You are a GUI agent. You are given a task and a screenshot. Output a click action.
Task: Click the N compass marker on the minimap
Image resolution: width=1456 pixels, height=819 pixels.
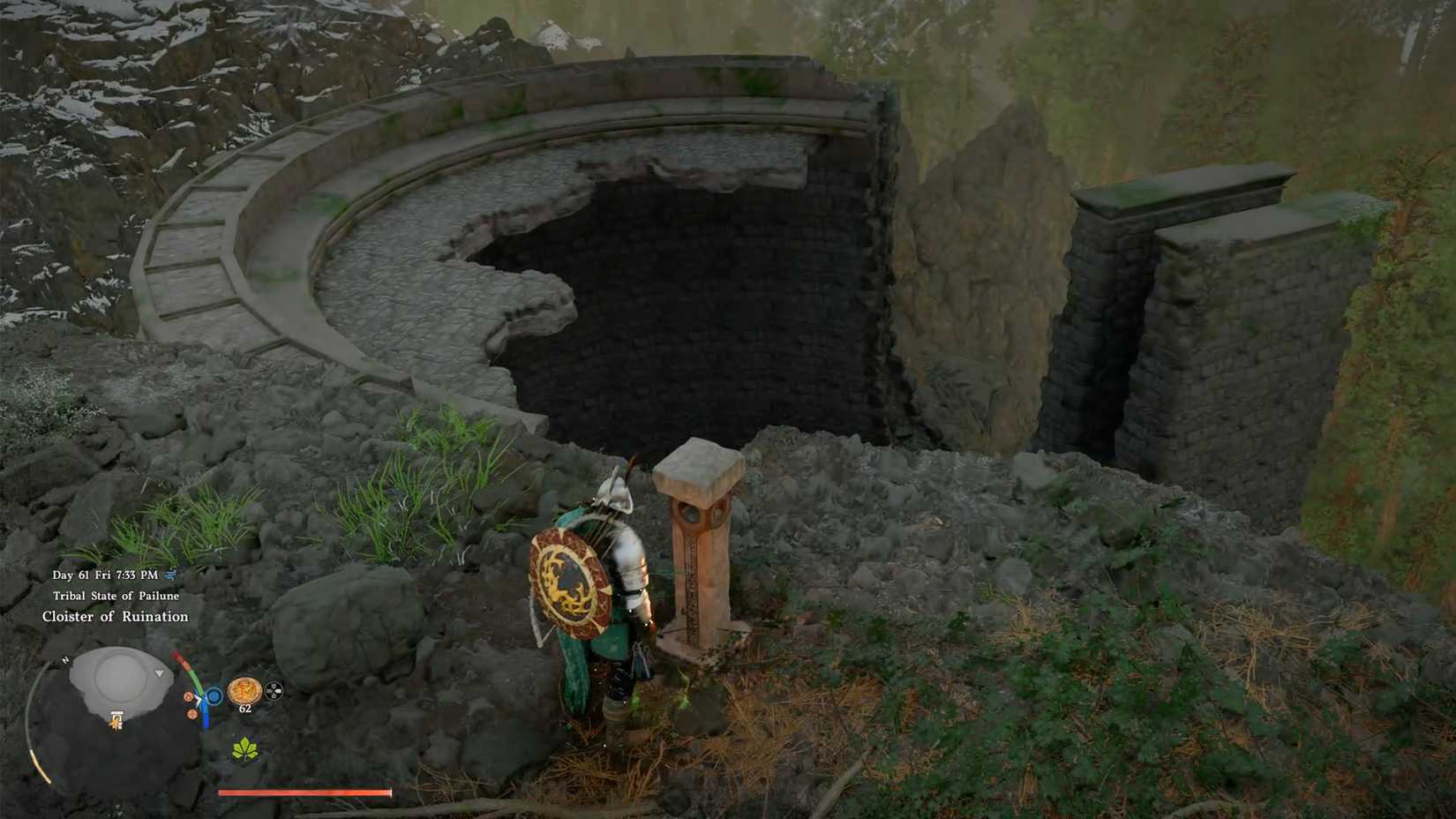coord(64,659)
